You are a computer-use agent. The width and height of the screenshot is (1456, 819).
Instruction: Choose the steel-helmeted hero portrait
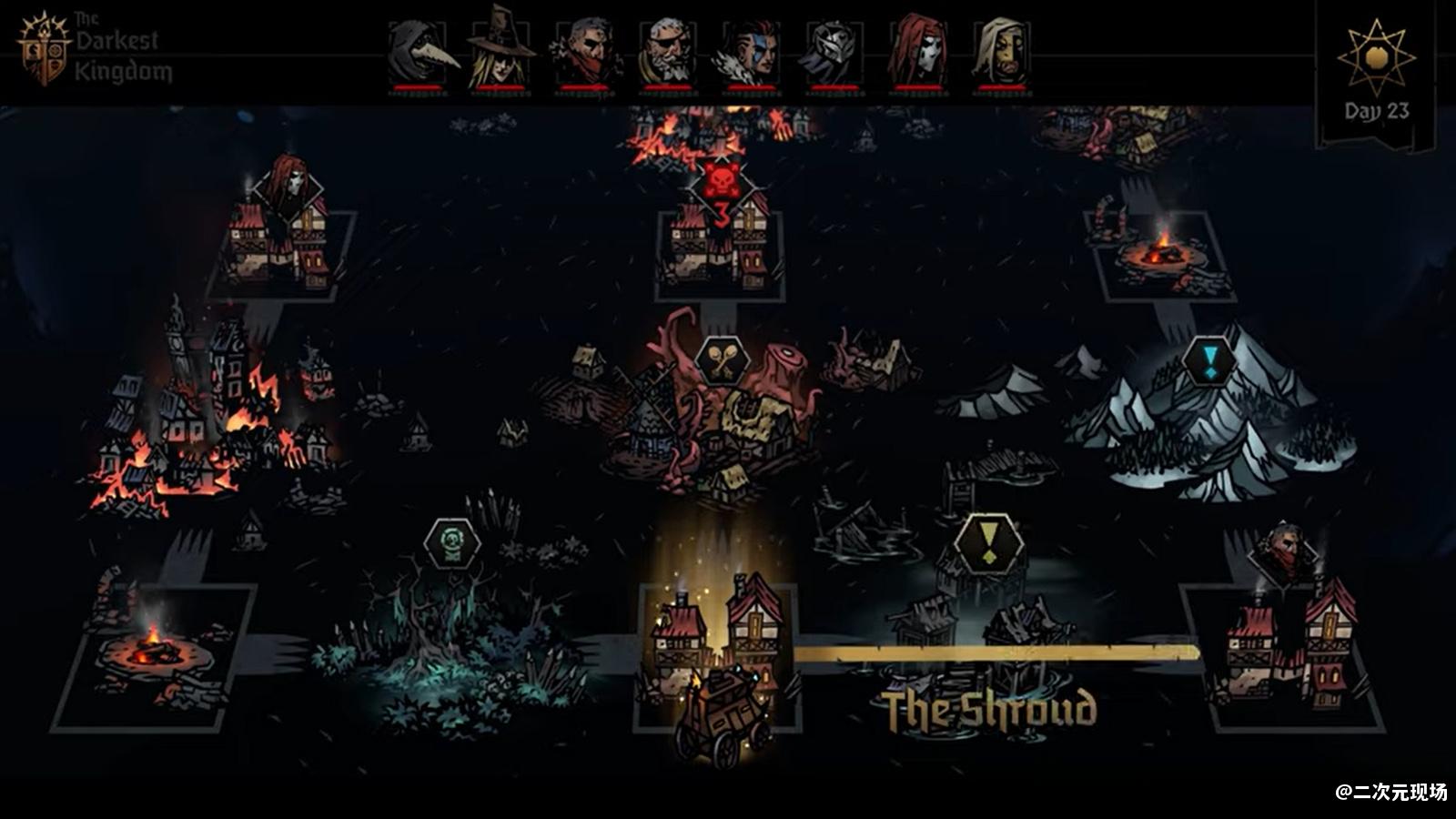tap(834, 53)
